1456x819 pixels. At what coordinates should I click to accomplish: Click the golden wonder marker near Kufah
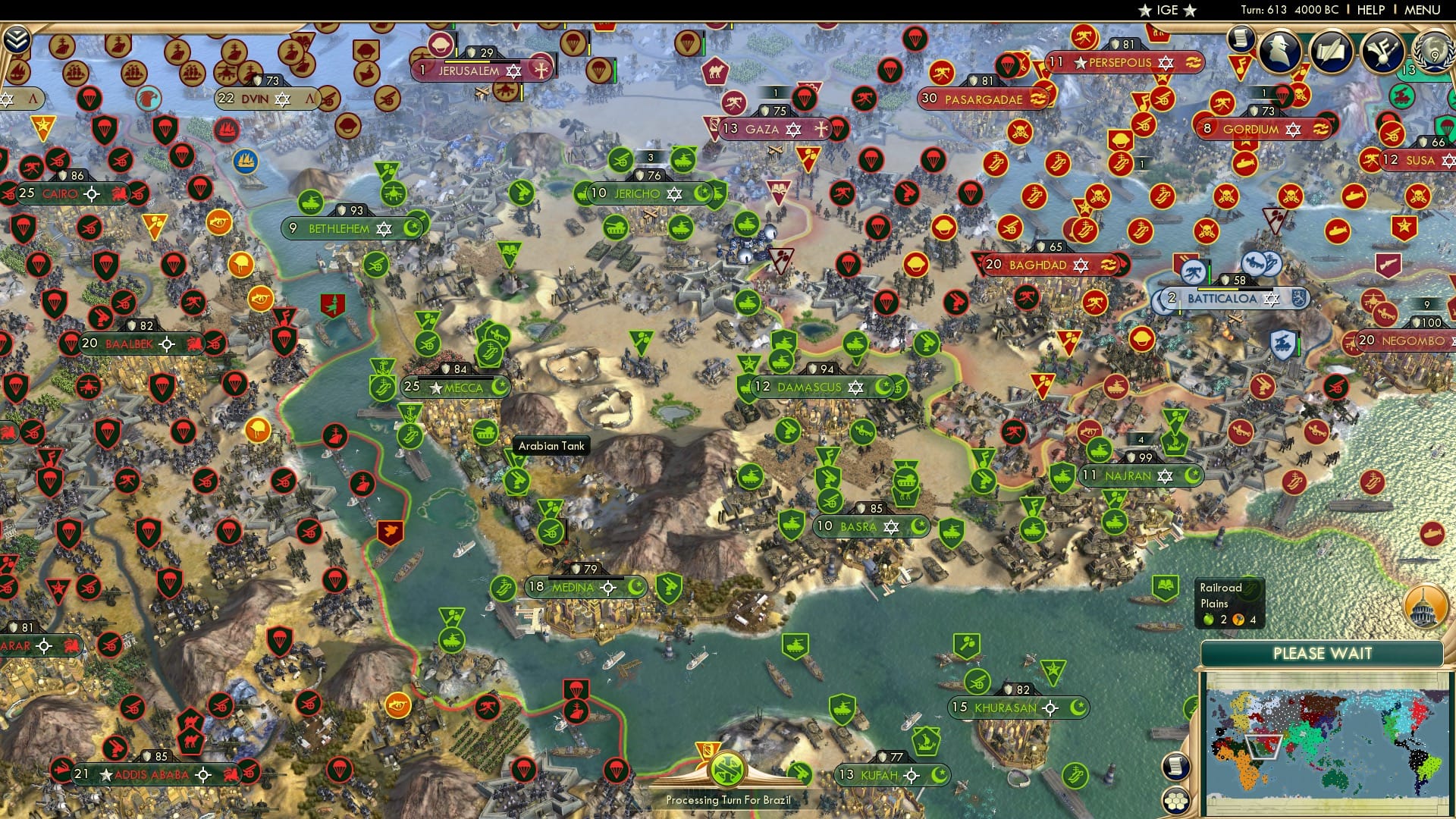point(707,751)
